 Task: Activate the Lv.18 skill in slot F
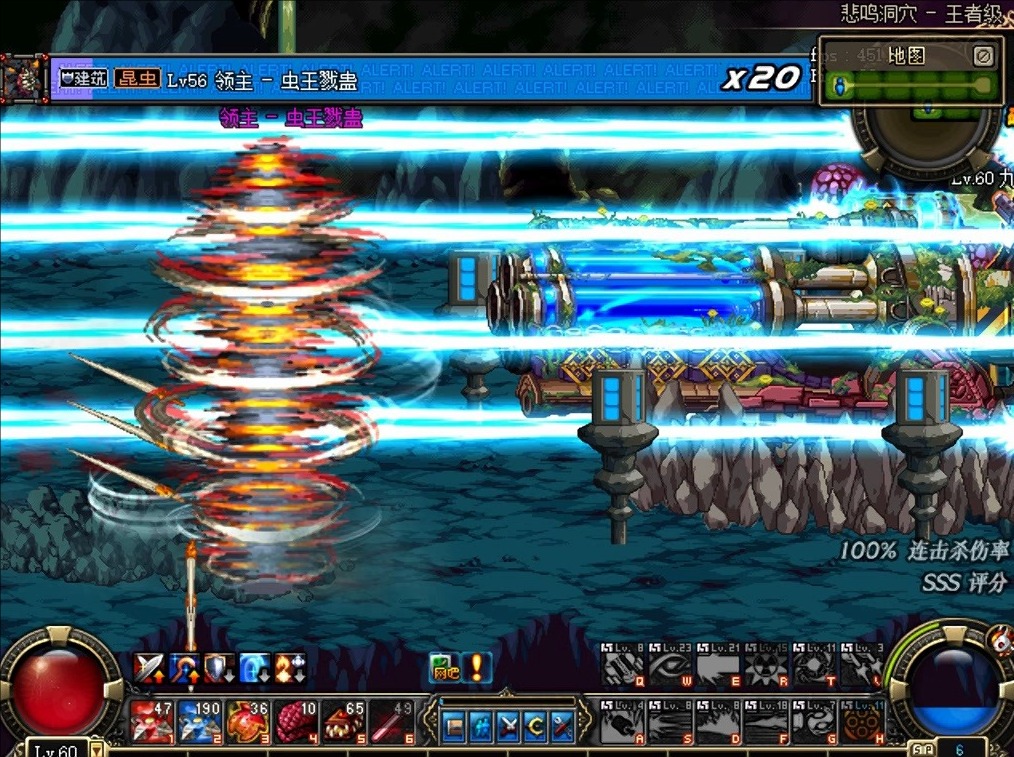pos(765,722)
